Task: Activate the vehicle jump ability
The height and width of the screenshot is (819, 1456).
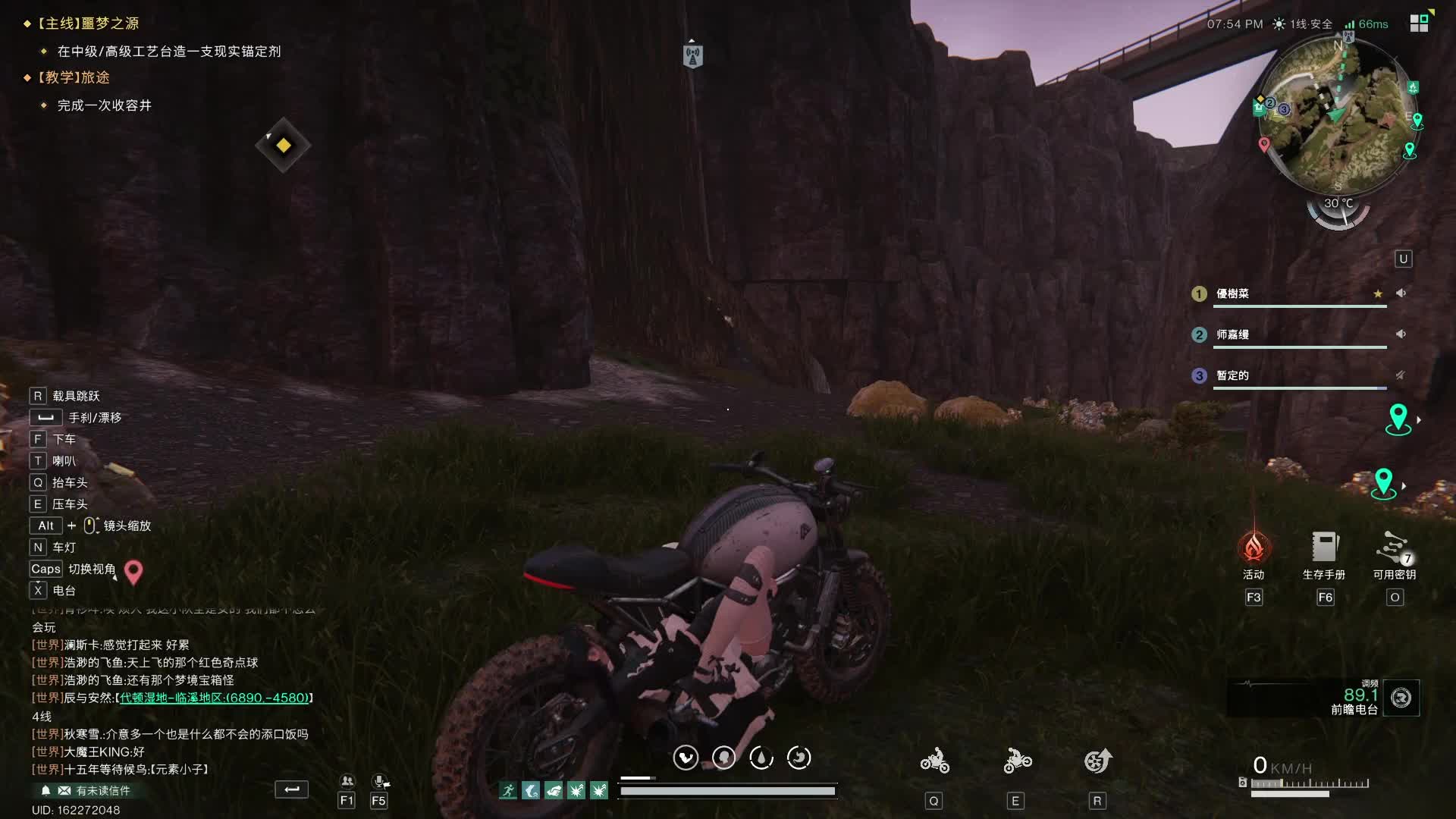Action: (x=1097, y=761)
